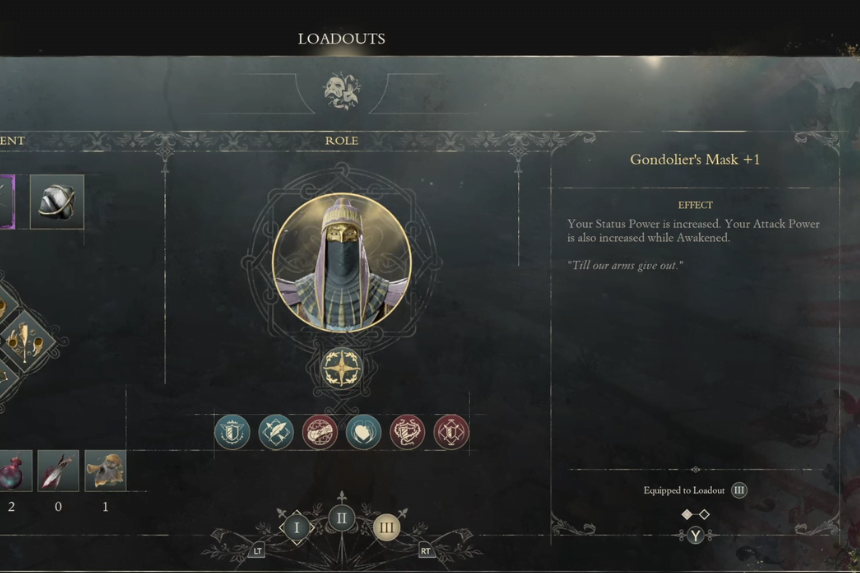Choose the red fist role perk
Screen dimensions: 860x573
point(320,432)
